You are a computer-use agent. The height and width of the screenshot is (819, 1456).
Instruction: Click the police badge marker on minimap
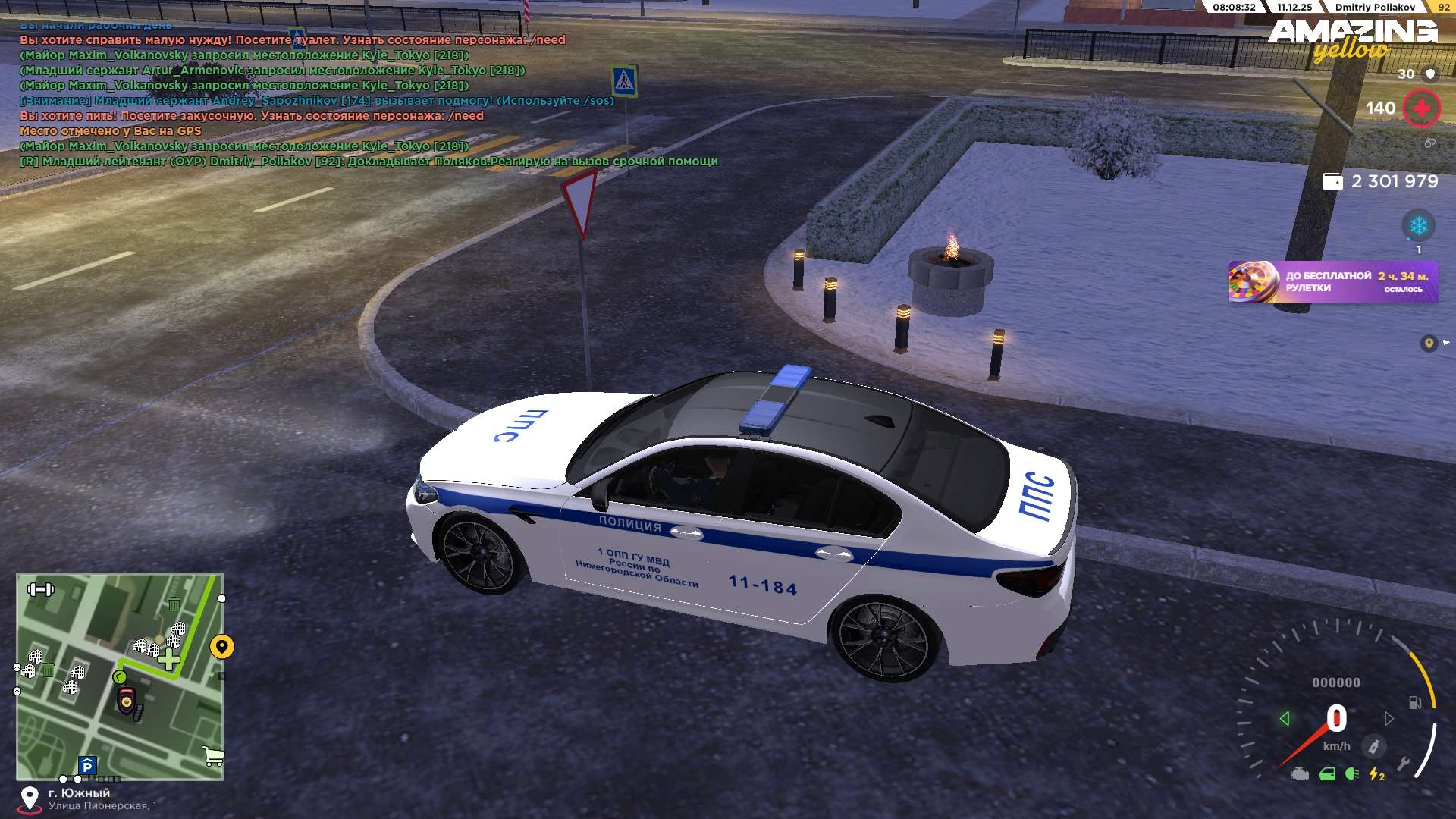coord(127,700)
